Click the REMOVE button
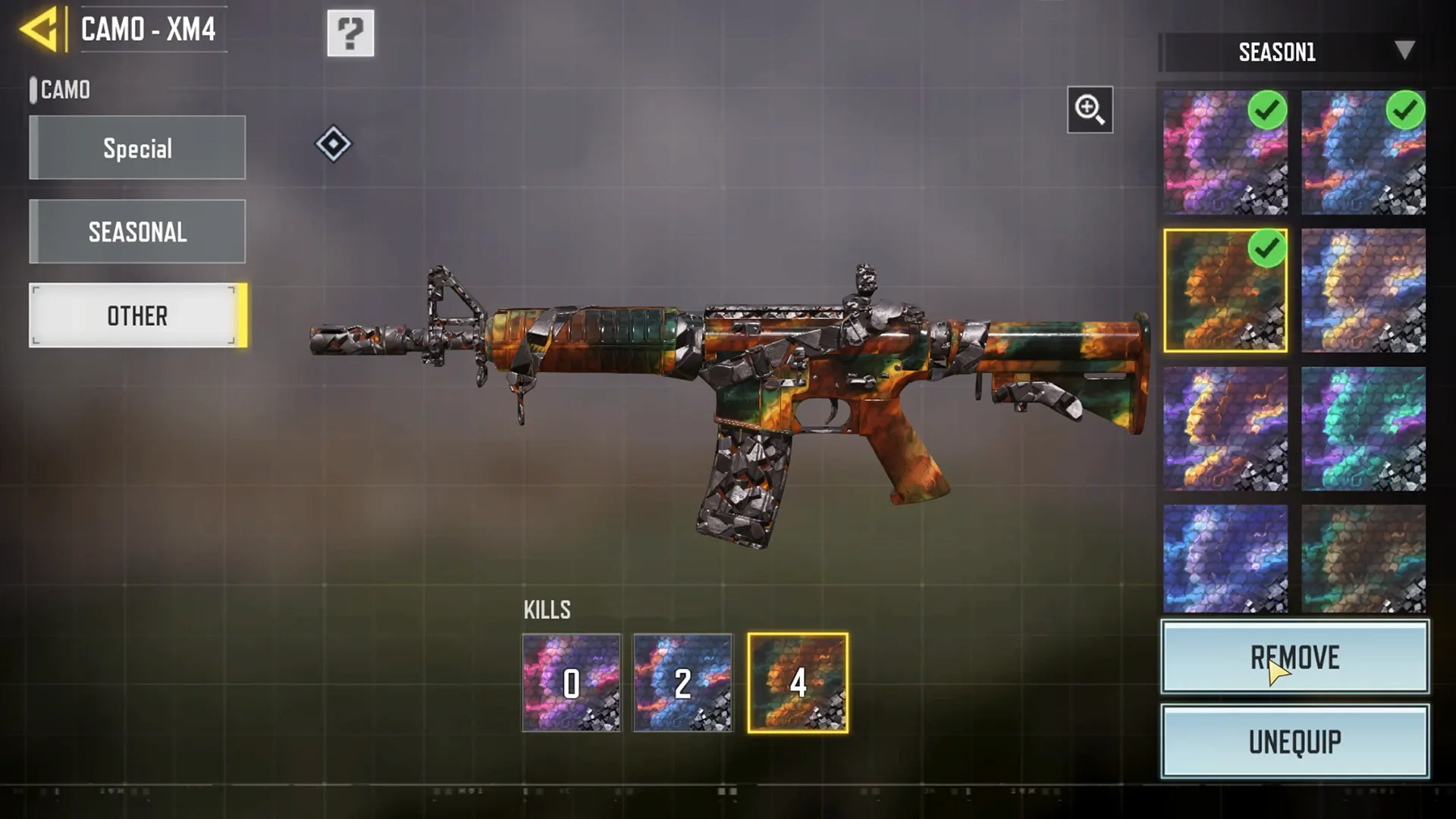1456x819 pixels. [x=1294, y=657]
